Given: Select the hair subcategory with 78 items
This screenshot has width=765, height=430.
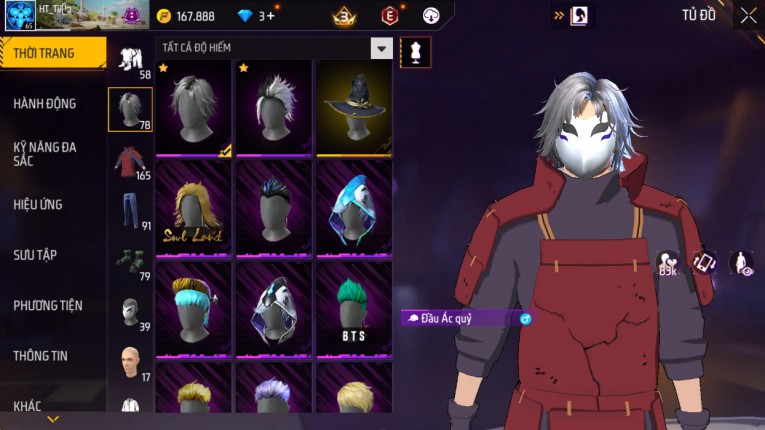Looking at the screenshot, I should point(130,109).
